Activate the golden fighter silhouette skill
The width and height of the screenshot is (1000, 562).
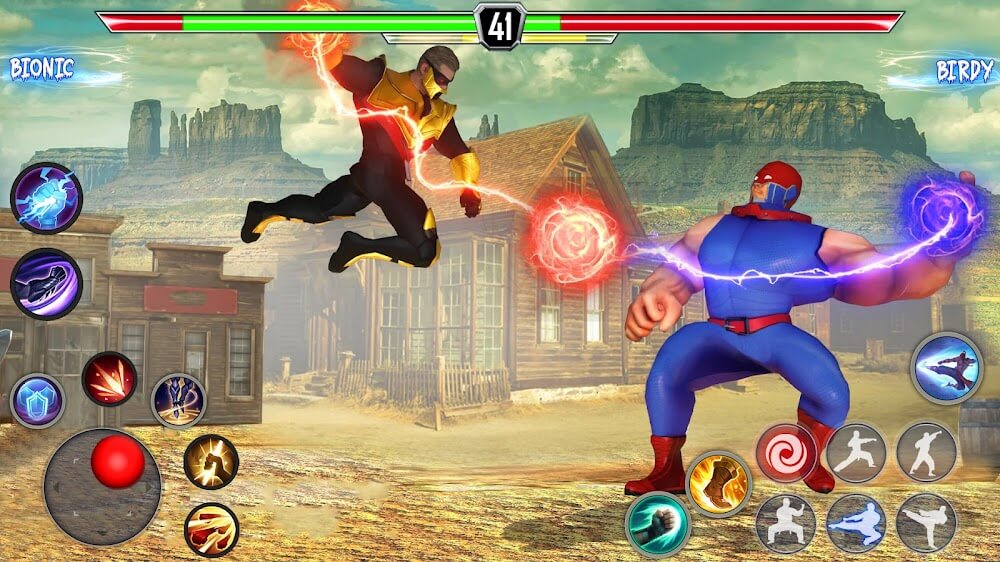pyautogui.click(x=211, y=461)
